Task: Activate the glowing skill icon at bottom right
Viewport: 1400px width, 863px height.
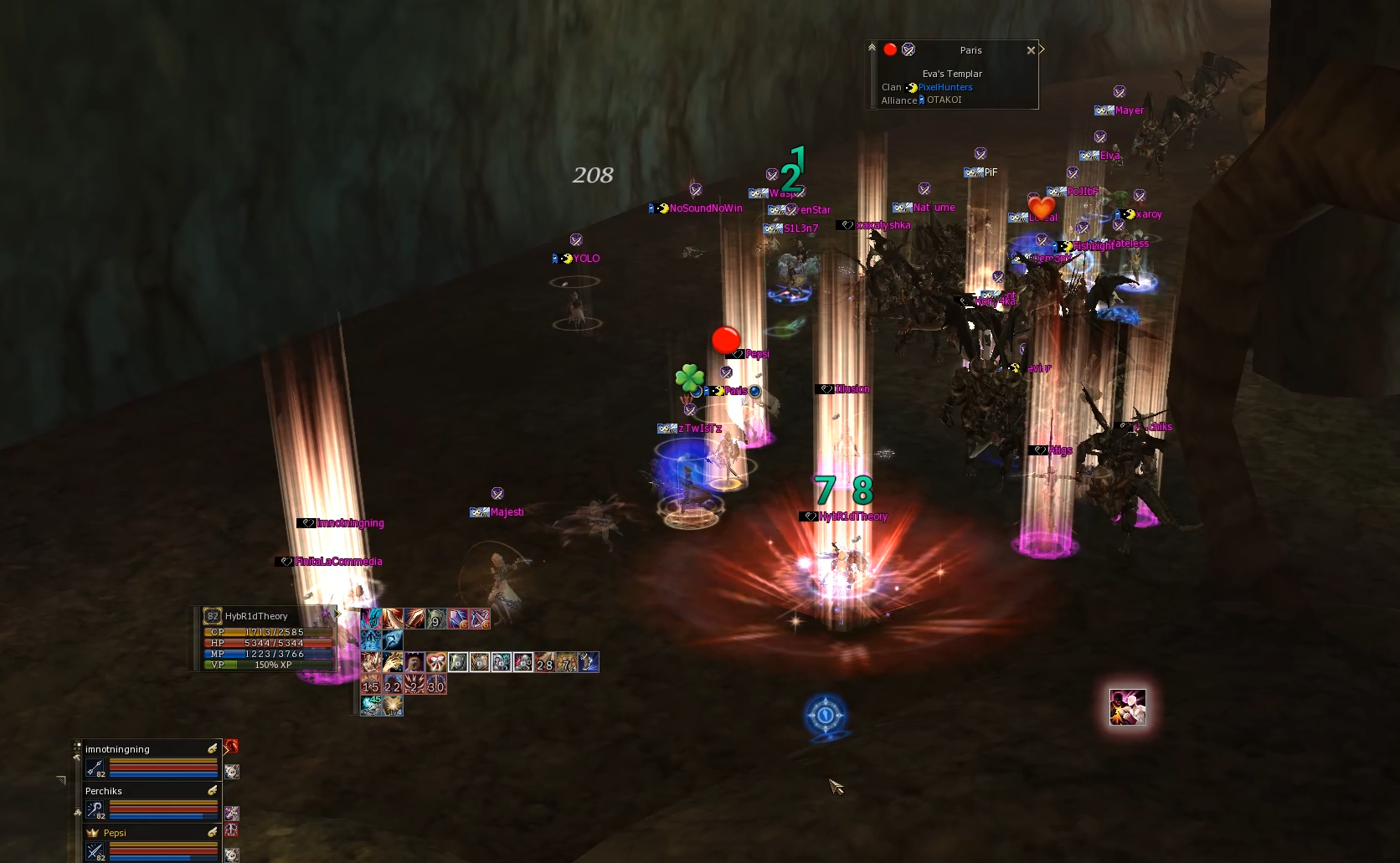Action: (x=1127, y=707)
